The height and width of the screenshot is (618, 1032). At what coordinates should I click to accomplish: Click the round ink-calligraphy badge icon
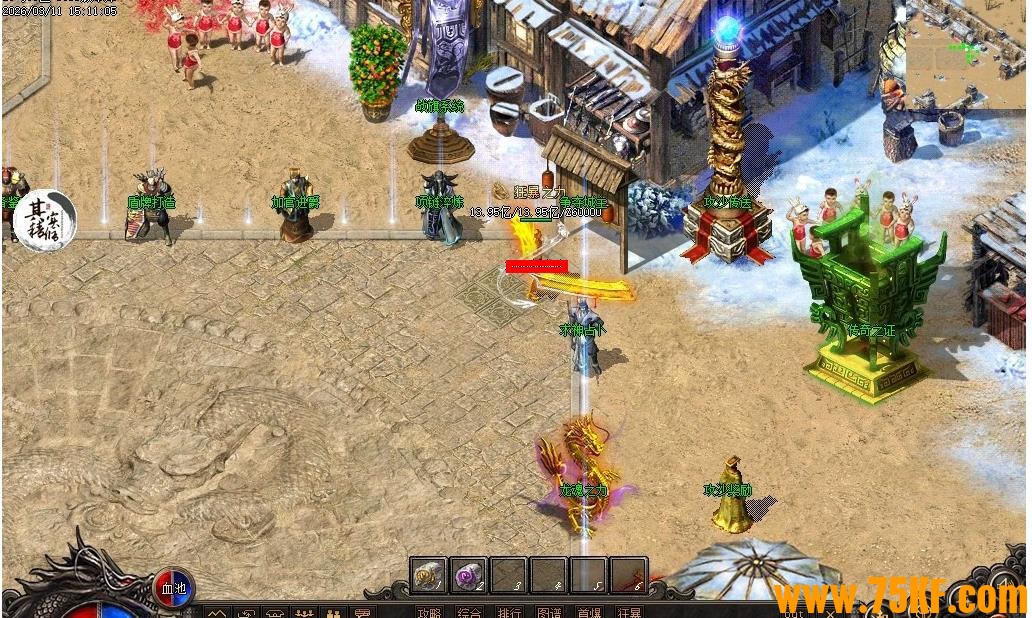point(46,220)
